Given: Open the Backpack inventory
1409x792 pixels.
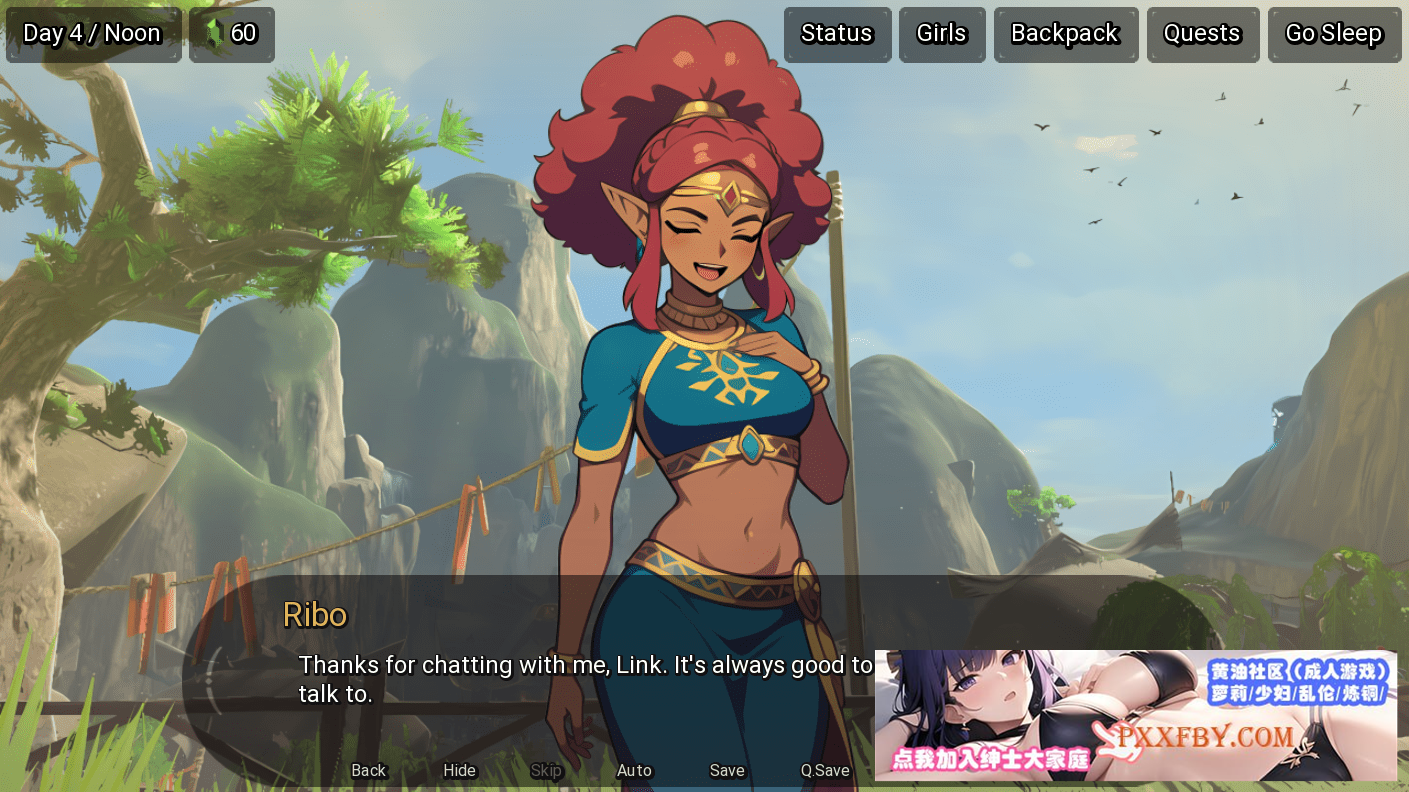Looking at the screenshot, I should pos(1065,34).
